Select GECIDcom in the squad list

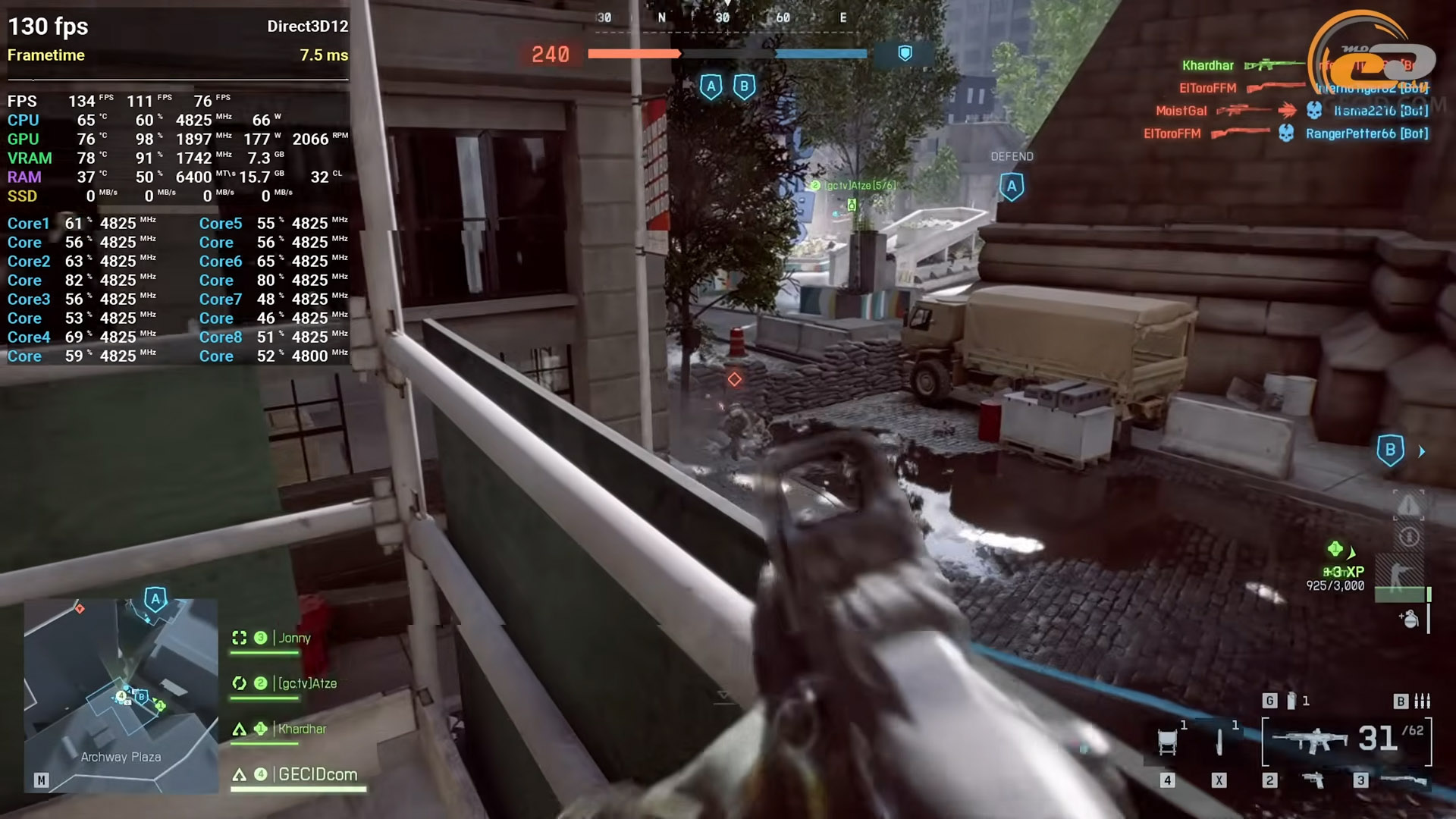coord(317,774)
